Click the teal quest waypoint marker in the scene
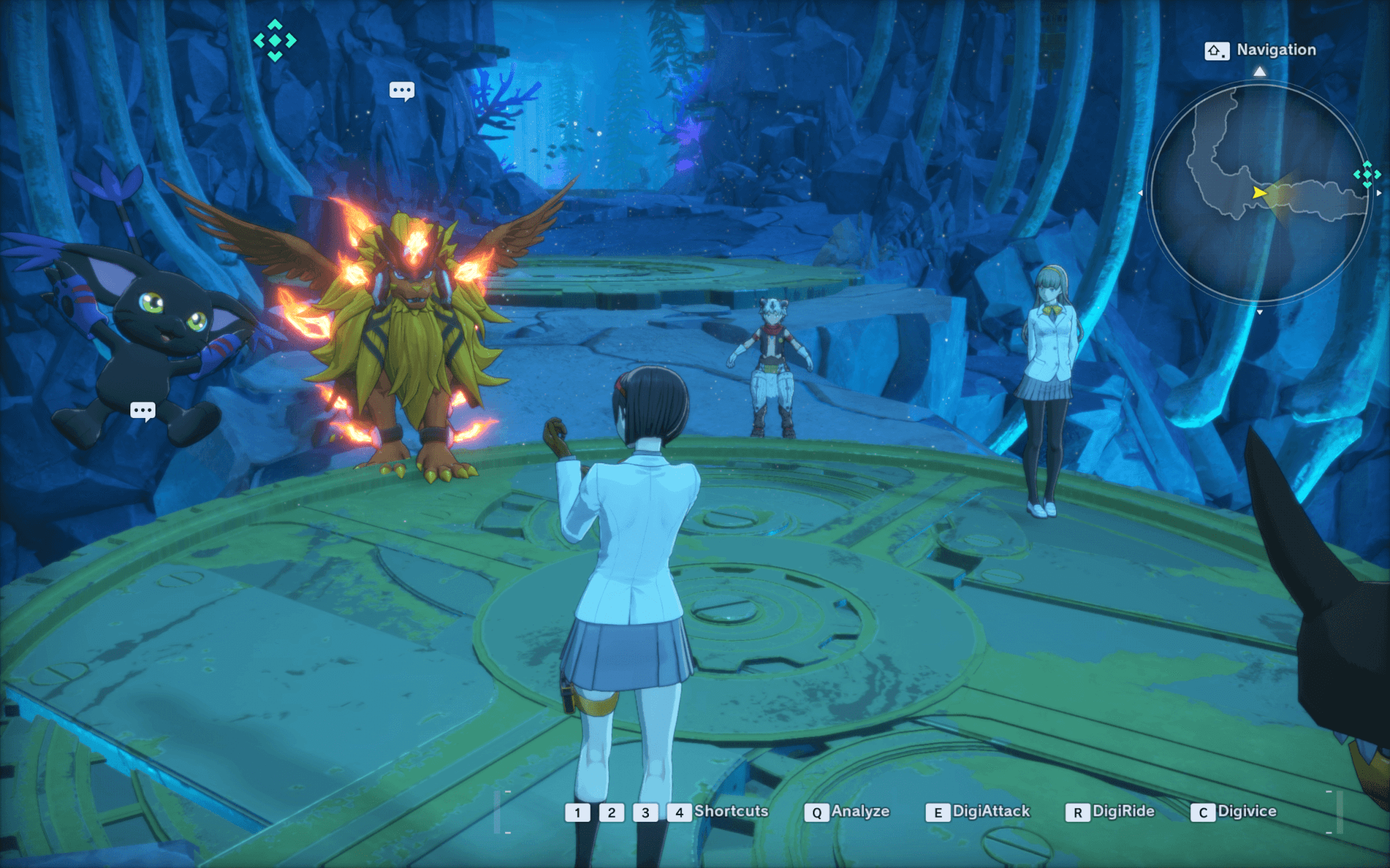 click(x=275, y=41)
